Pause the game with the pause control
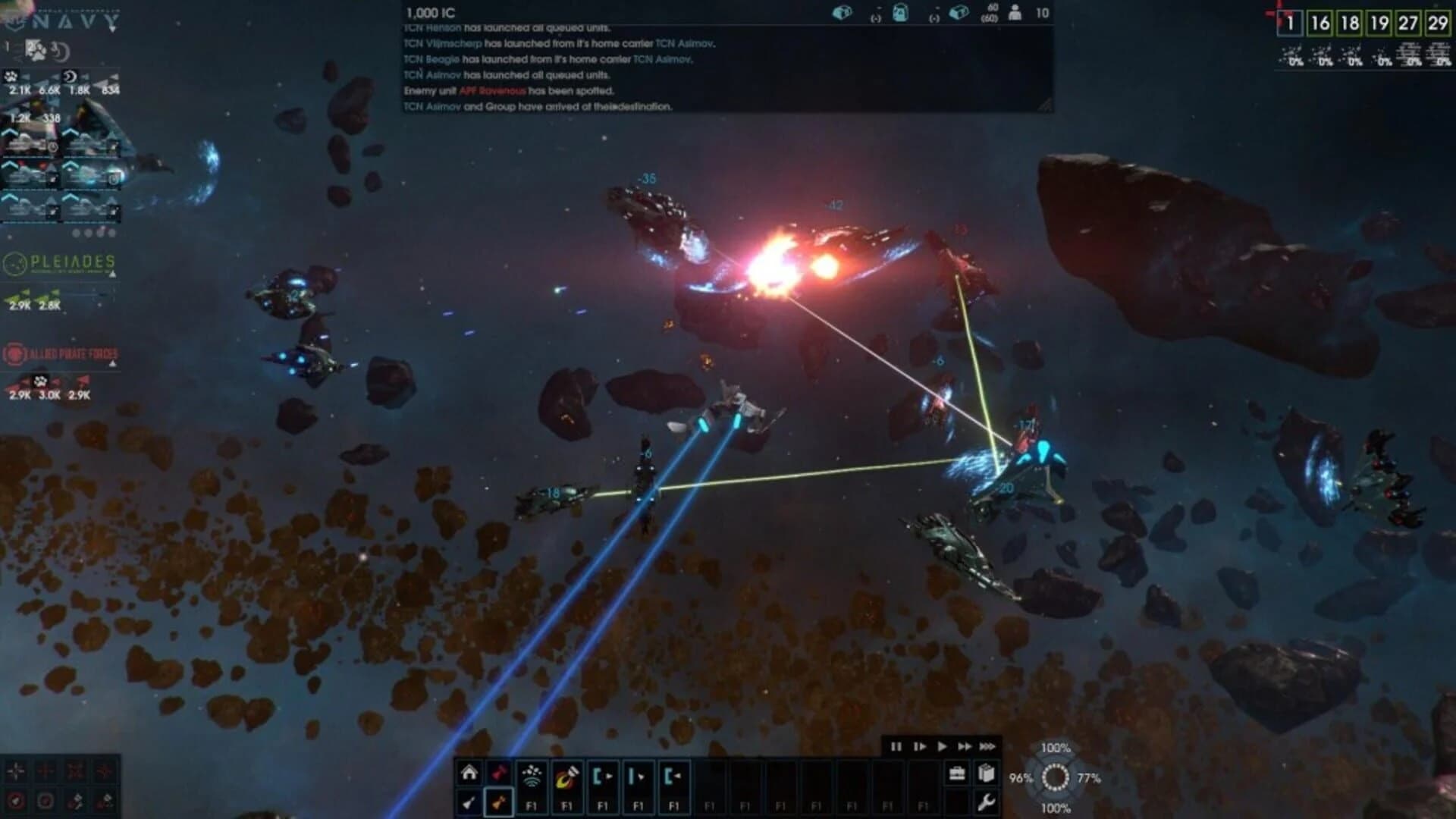The height and width of the screenshot is (819, 1456). pyautogui.click(x=896, y=746)
